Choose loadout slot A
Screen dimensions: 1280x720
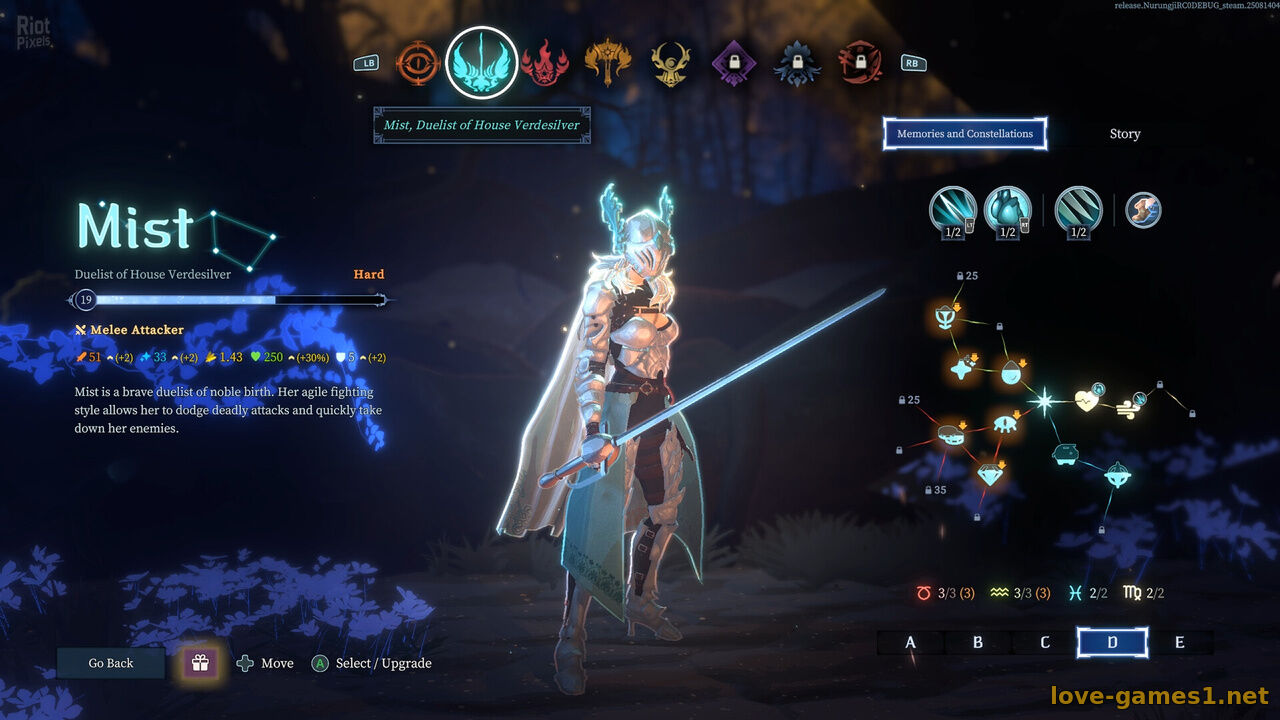[x=910, y=642]
